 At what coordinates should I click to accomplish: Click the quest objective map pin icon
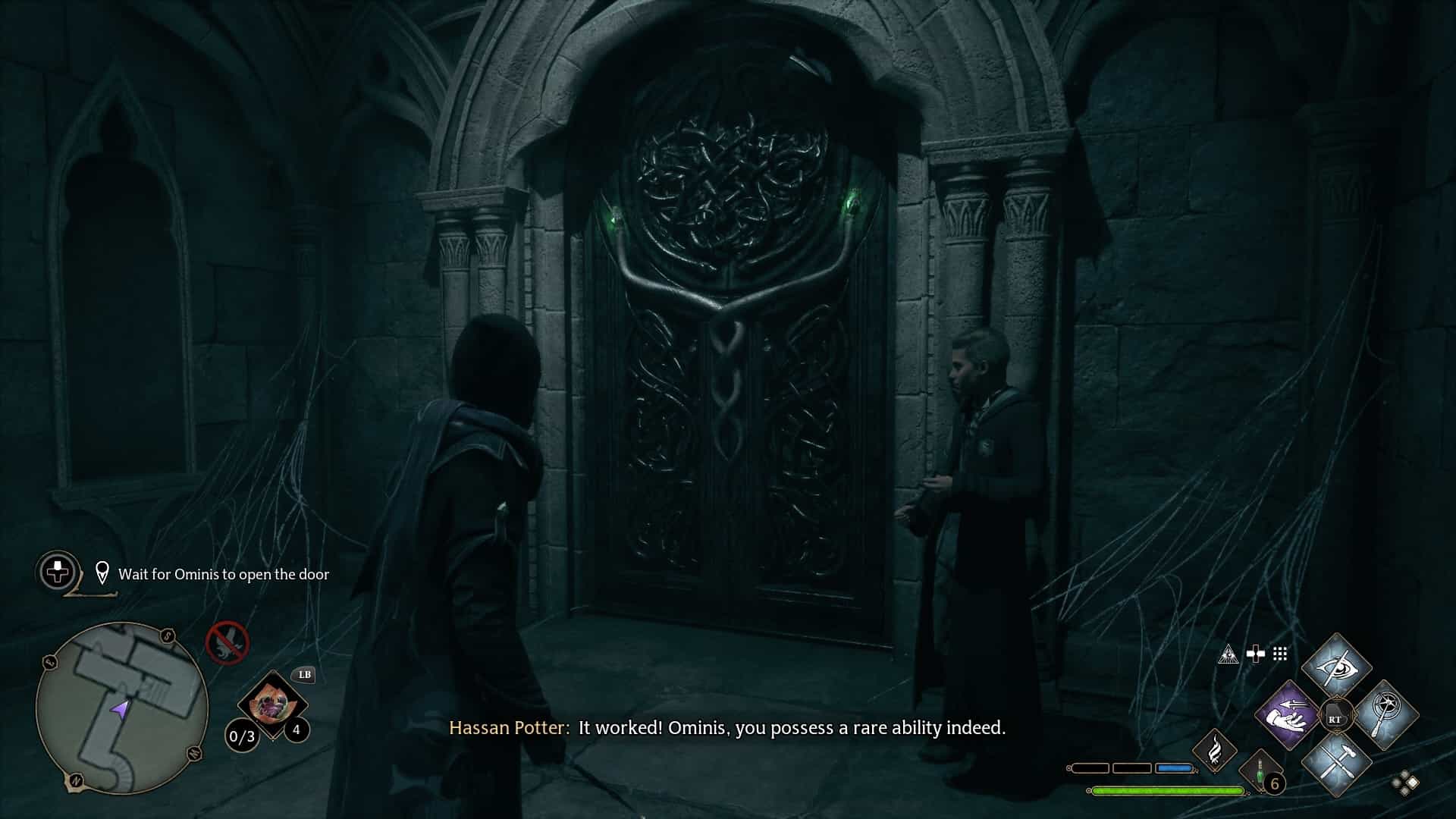coord(102,573)
